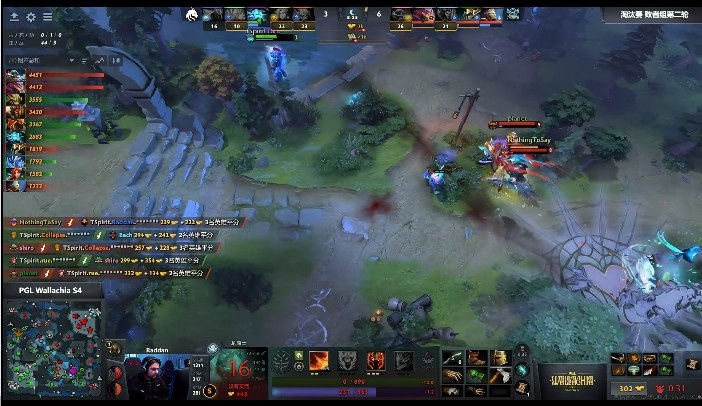
Task: Open the settings gear in the top-left
Action: (31, 17)
